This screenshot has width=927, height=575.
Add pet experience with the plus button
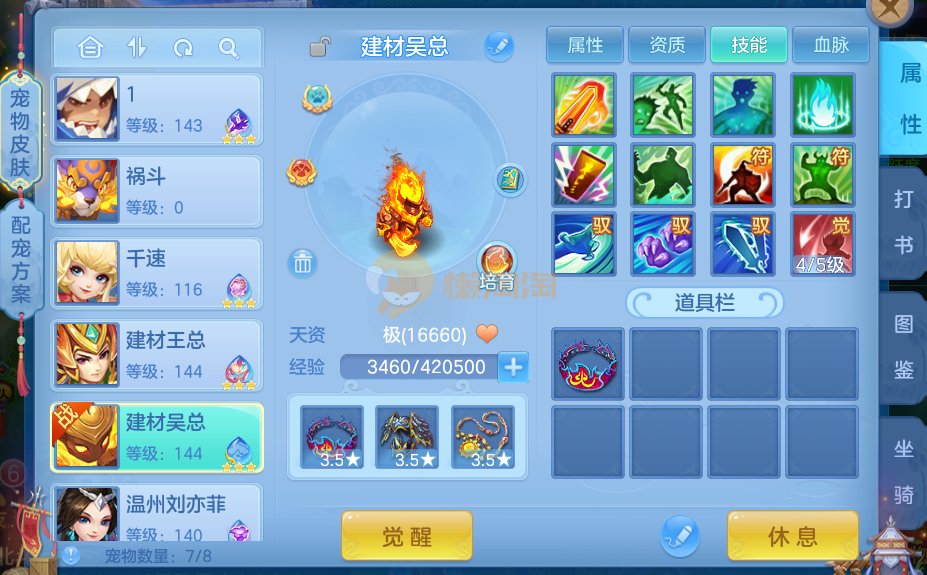click(514, 367)
